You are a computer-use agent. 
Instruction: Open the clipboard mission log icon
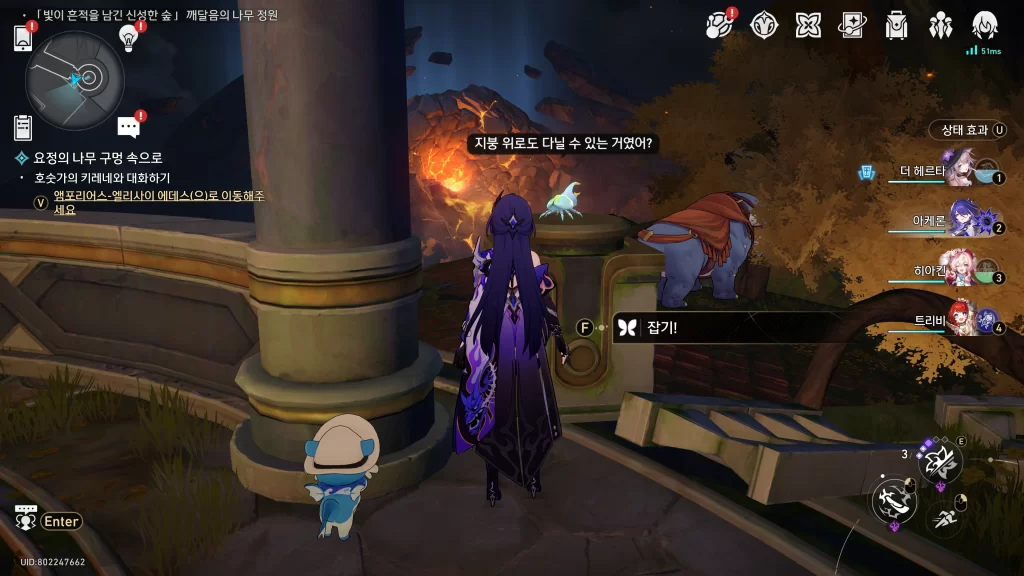[23, 128]
